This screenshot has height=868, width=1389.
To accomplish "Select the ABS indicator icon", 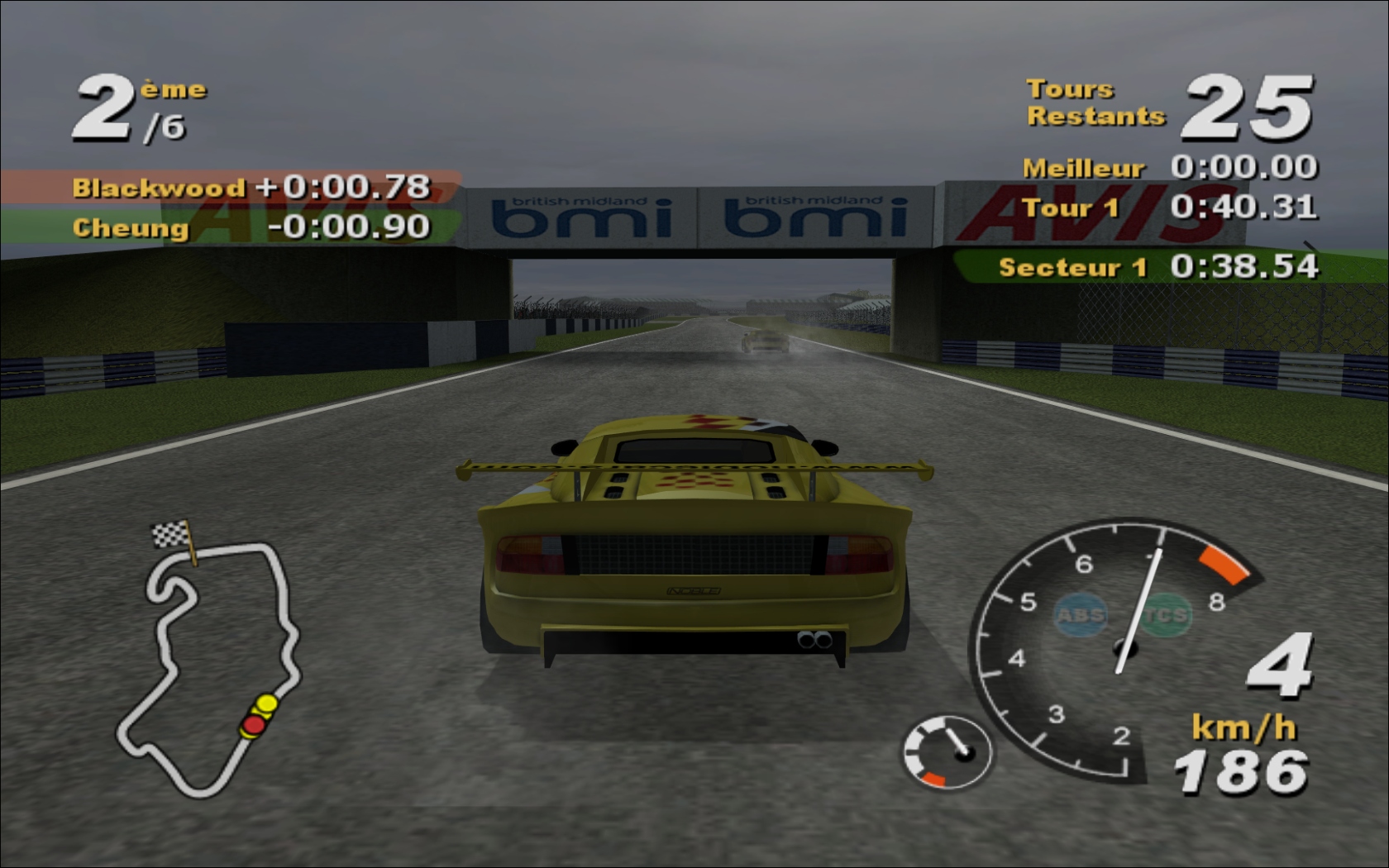I will [x=1081, y=615].
